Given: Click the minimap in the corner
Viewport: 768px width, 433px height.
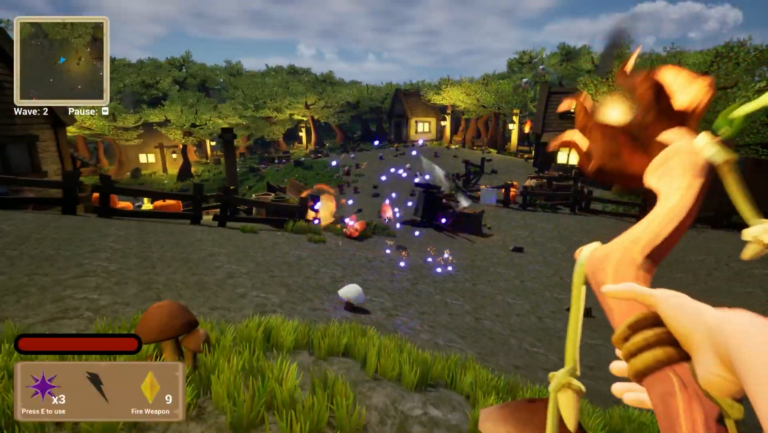Looking at the screenshot, I should pyautogui.click(x=61, y=61).
